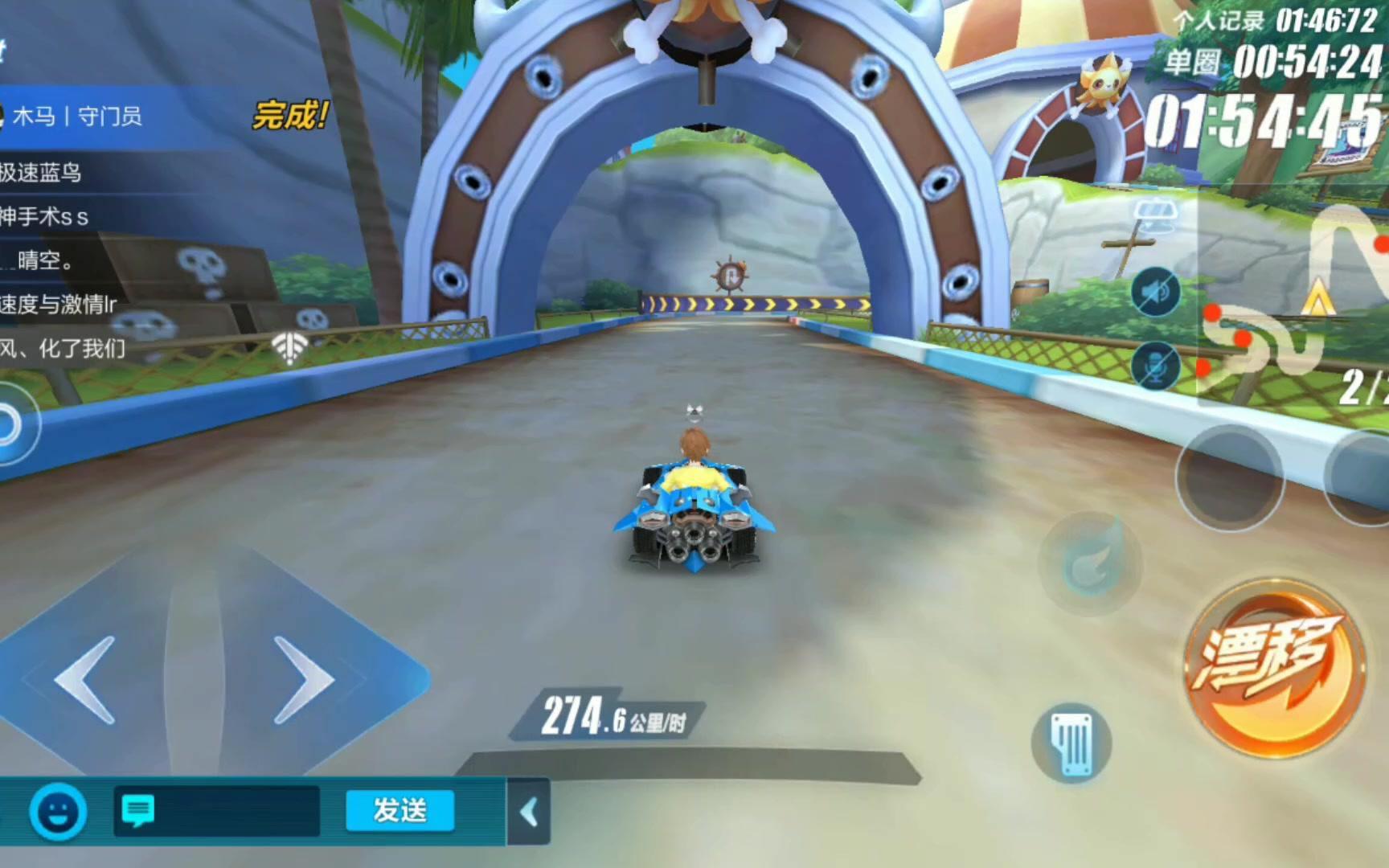This screenshot has height=868, width=1389.
Task: Toggle the microphone mute icon
Action: (1155, 366)
